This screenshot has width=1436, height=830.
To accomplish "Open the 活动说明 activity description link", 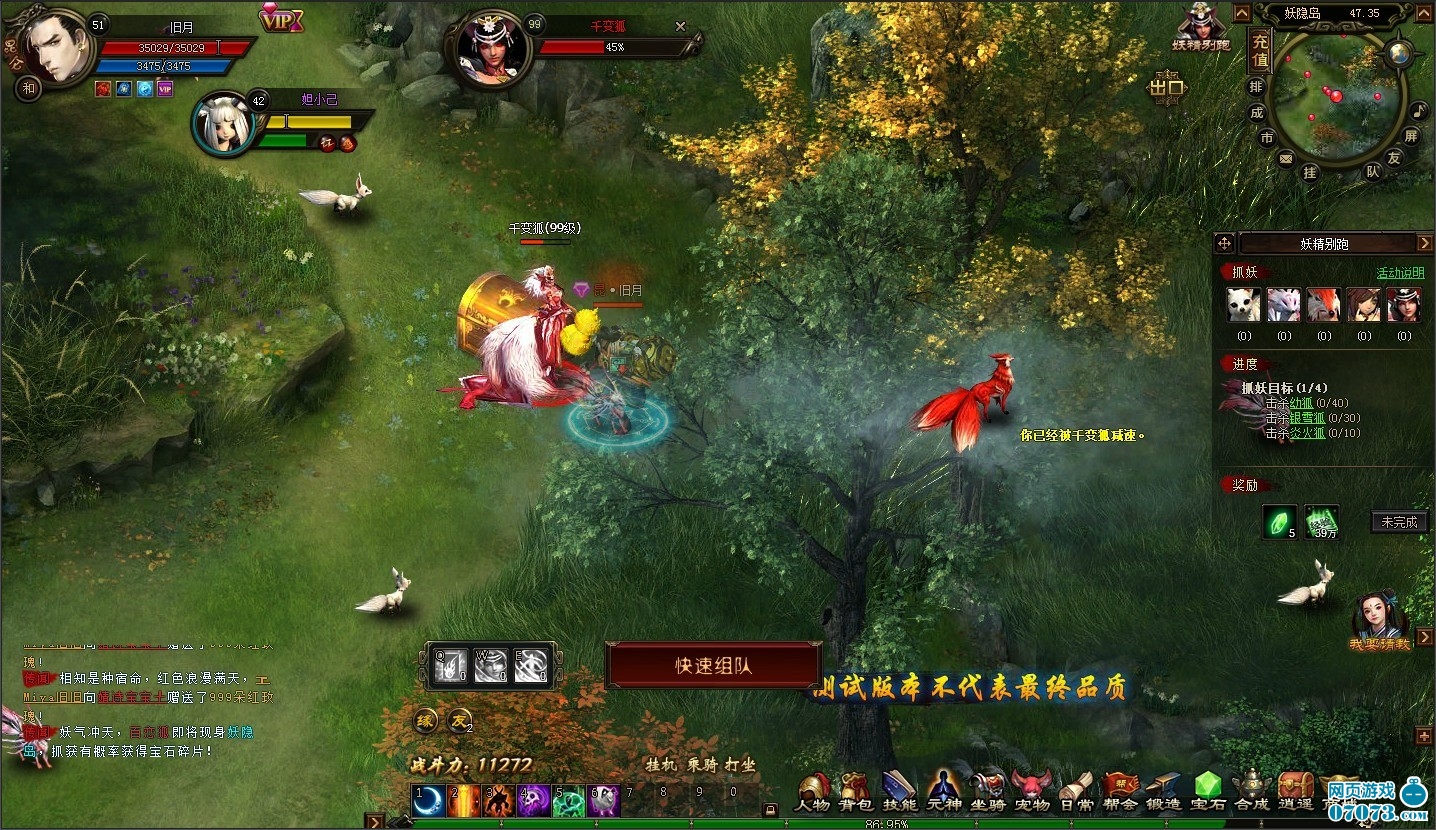I will coord(1400,273).
